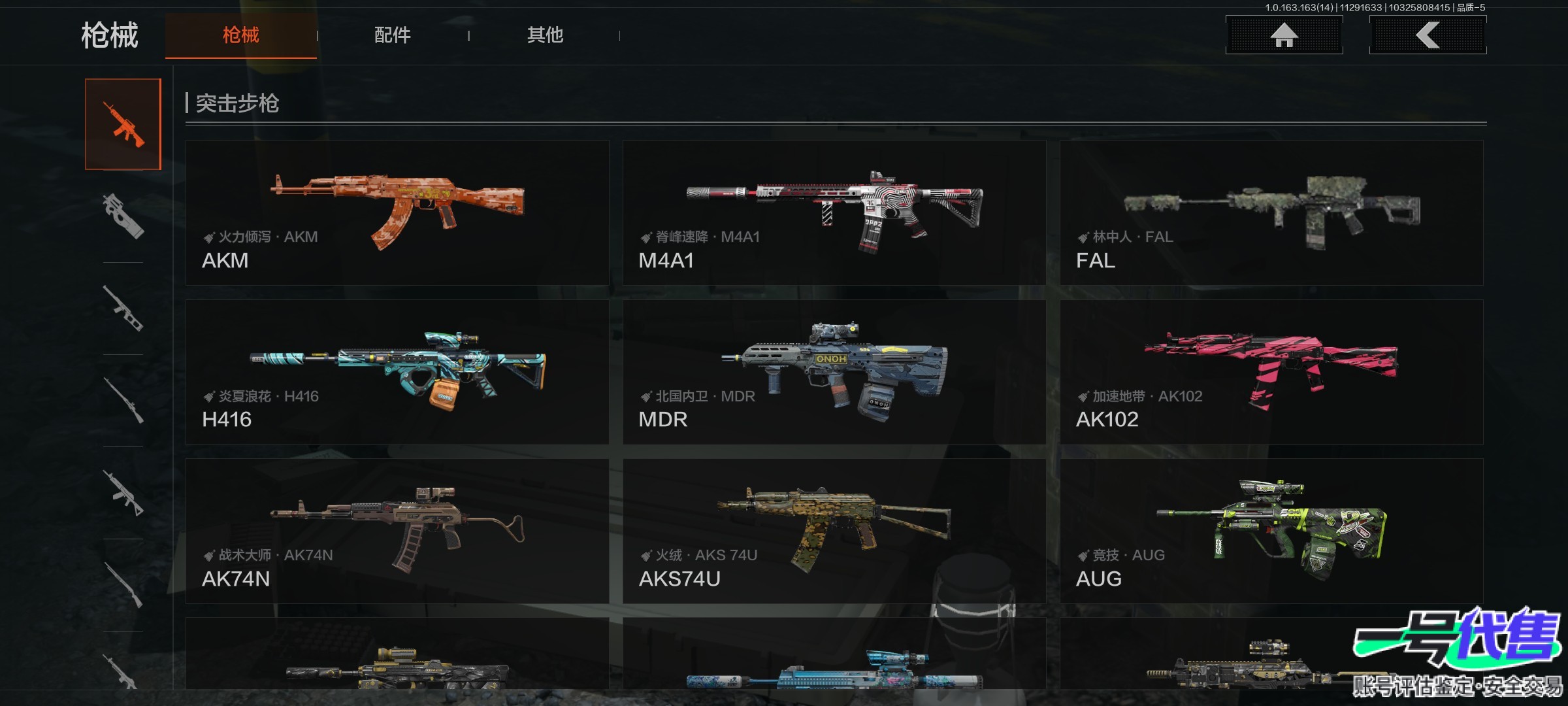Viewport: 1568px width, 706px height.
Task: Switch to the 枪械 tab
Action: click(x=240, y=35)
